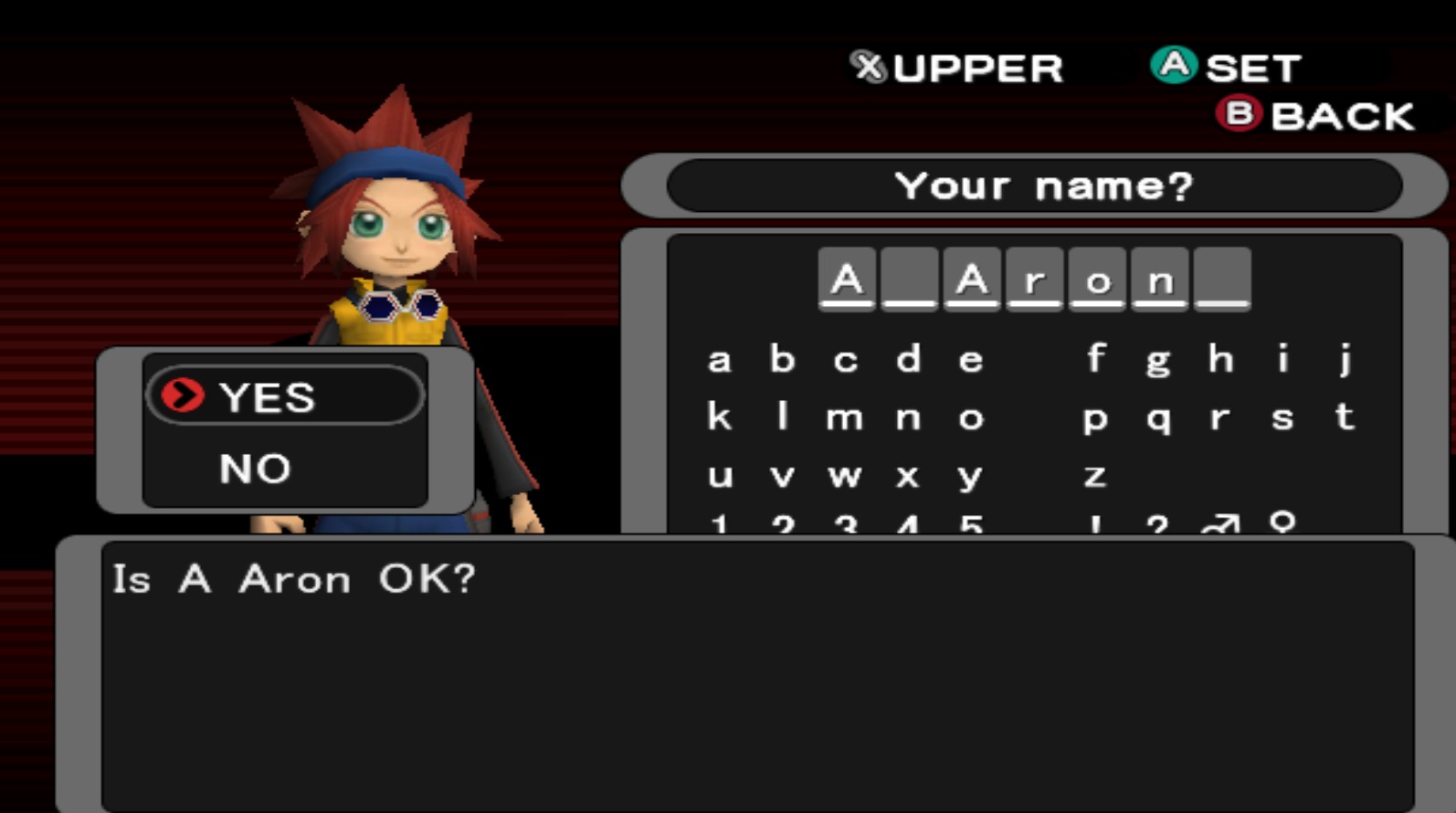This screenshot has width=1456, height=813.
Task: Pick the letter e on the keyboard
Action: coord(970,360)
